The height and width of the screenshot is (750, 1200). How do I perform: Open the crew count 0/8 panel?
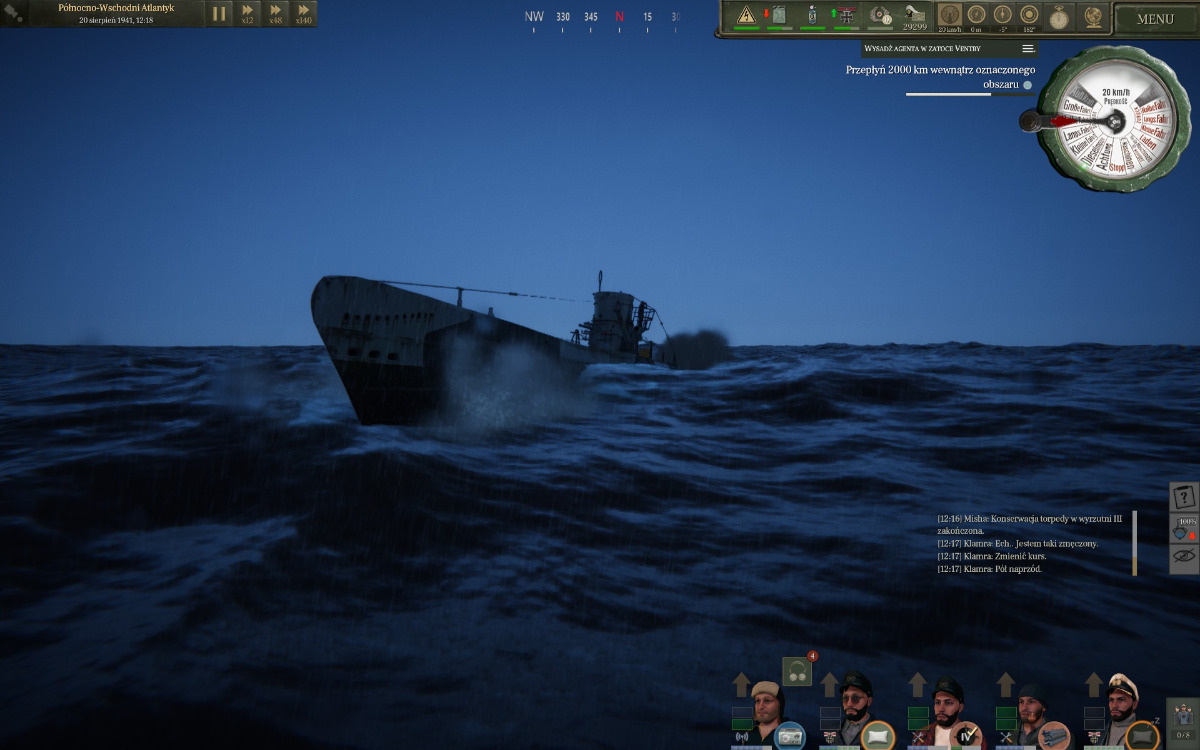[1183, 721]
